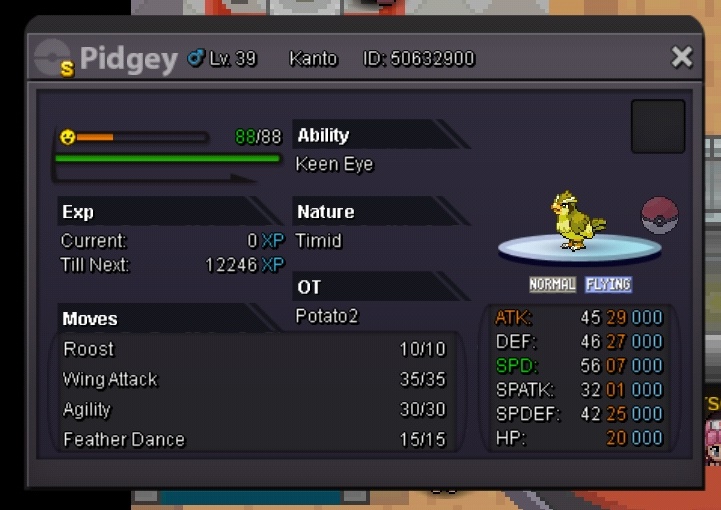The image size is (721, 510).
Task: Choose the Agility move entry
Action: click(x=254, y=409)
